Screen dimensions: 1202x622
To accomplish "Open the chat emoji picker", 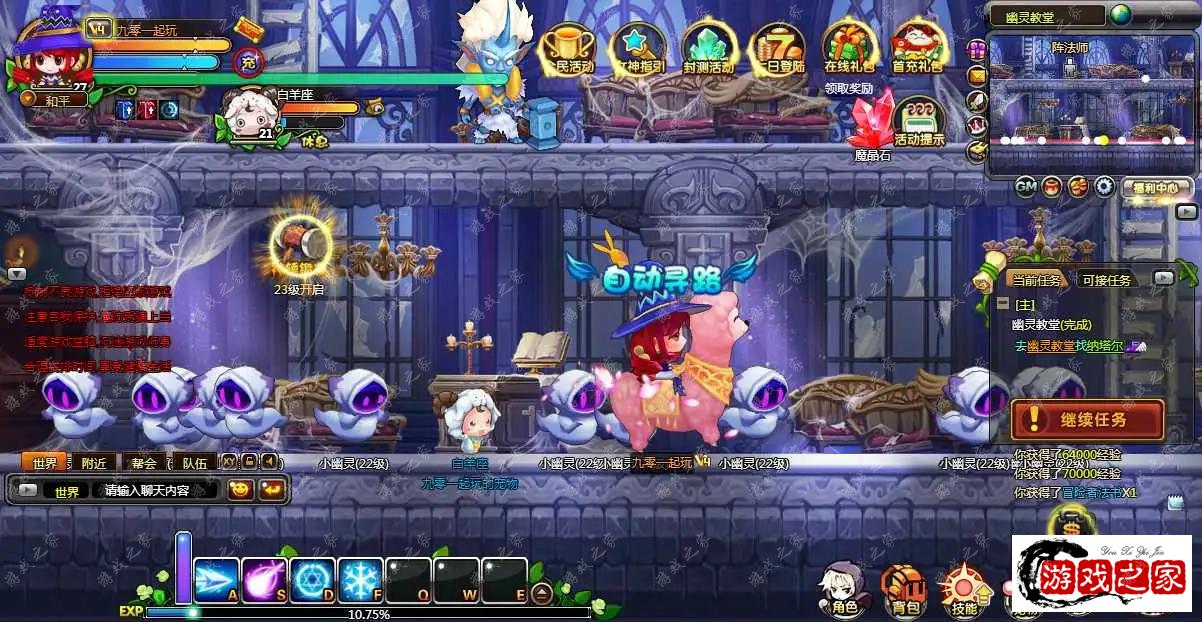I will coord(239,490).
